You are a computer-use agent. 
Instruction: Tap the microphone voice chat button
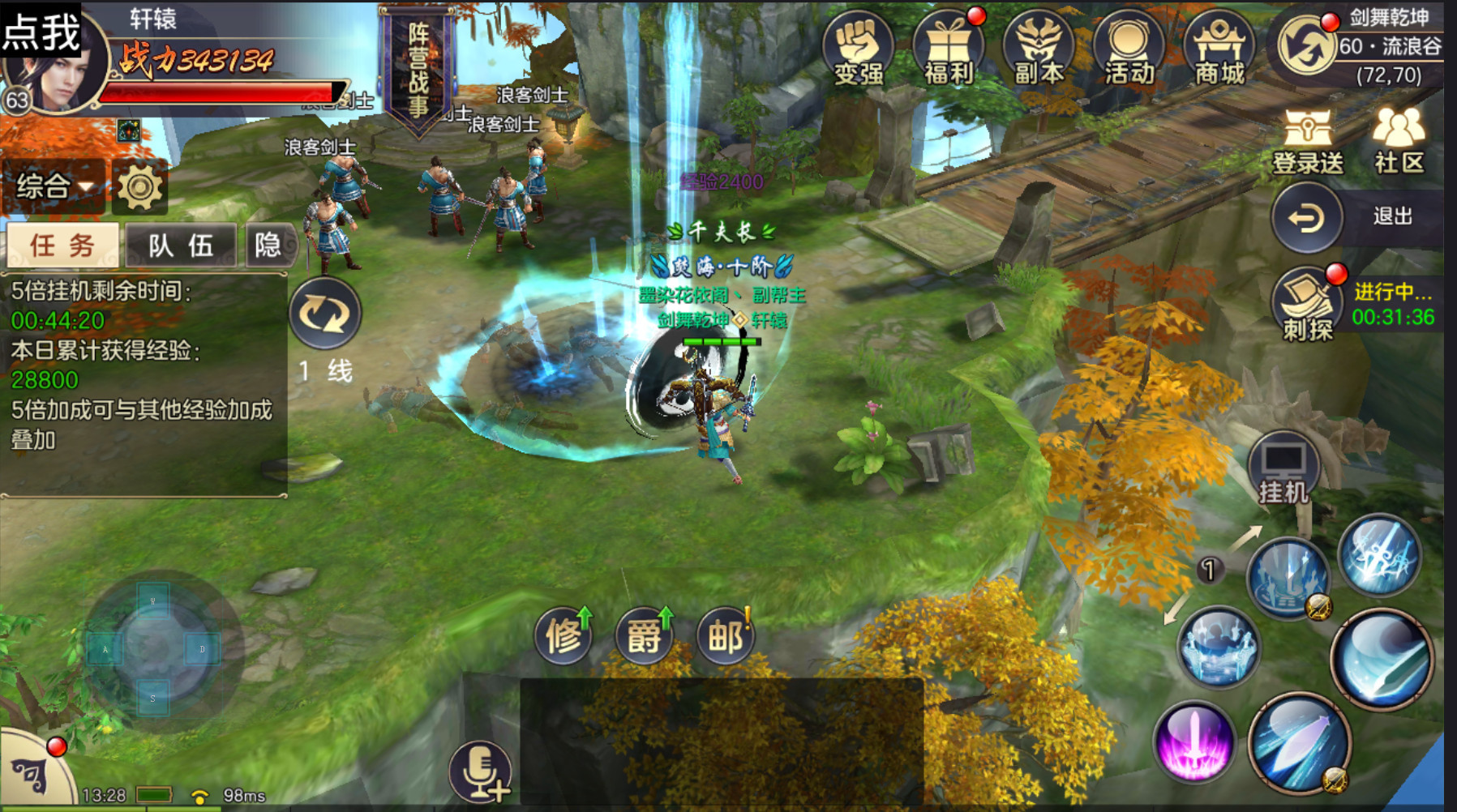tap(480, 771)
